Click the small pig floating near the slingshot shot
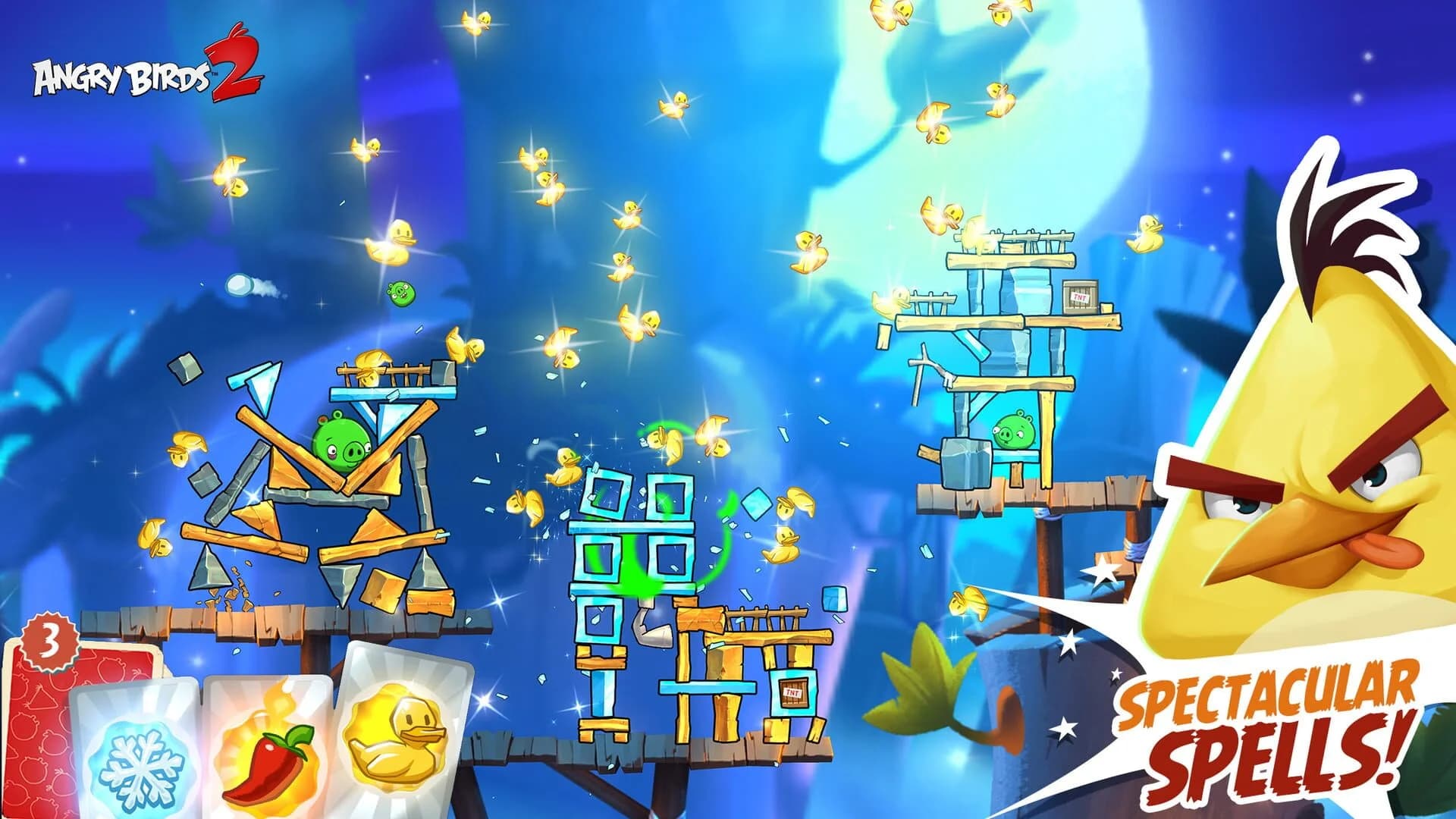 (x=400, y=294)
